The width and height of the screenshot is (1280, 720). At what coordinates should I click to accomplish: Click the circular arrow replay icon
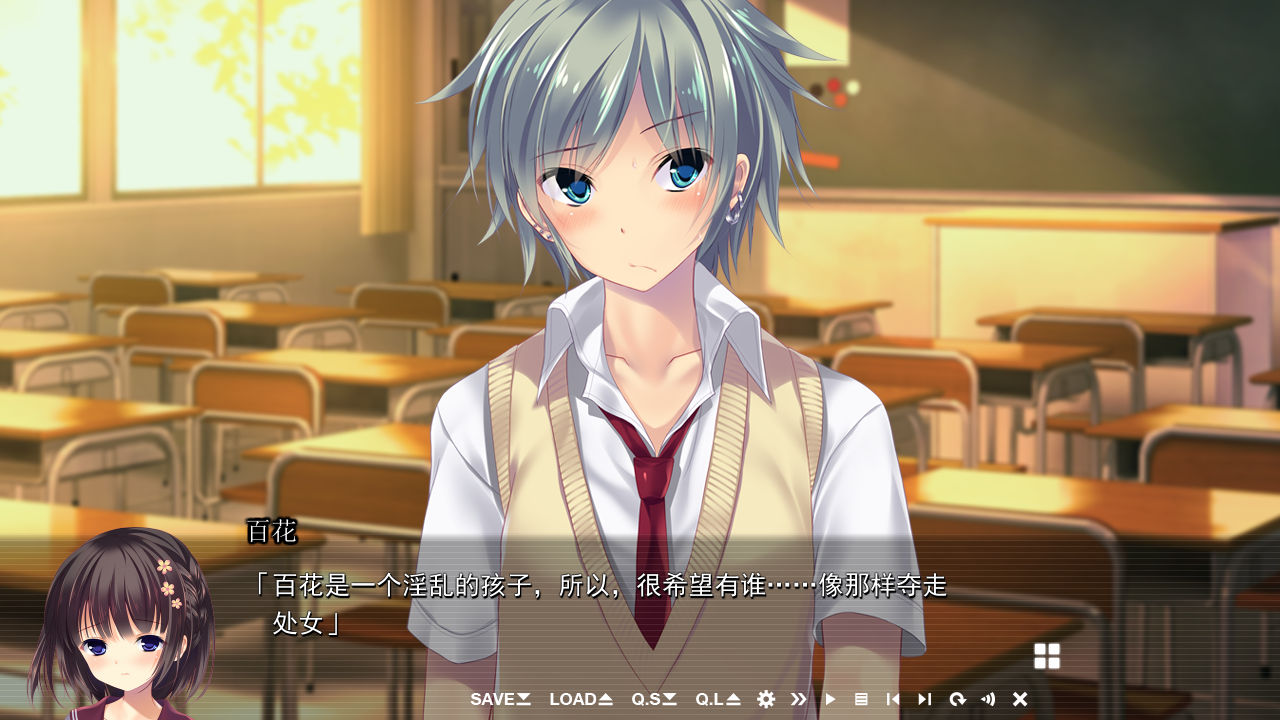[x=957, y=699]
